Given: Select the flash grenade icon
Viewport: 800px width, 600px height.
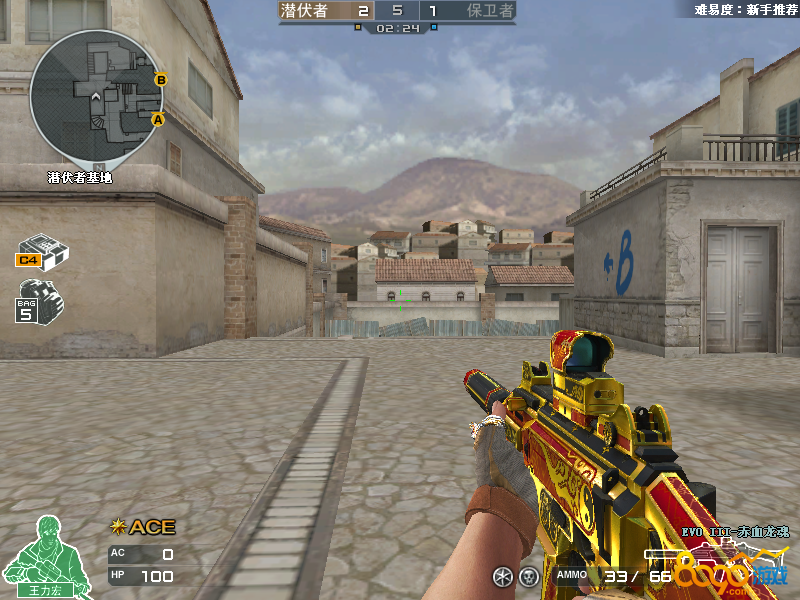Looking at the screenshot, I should (x=502, y=576).
